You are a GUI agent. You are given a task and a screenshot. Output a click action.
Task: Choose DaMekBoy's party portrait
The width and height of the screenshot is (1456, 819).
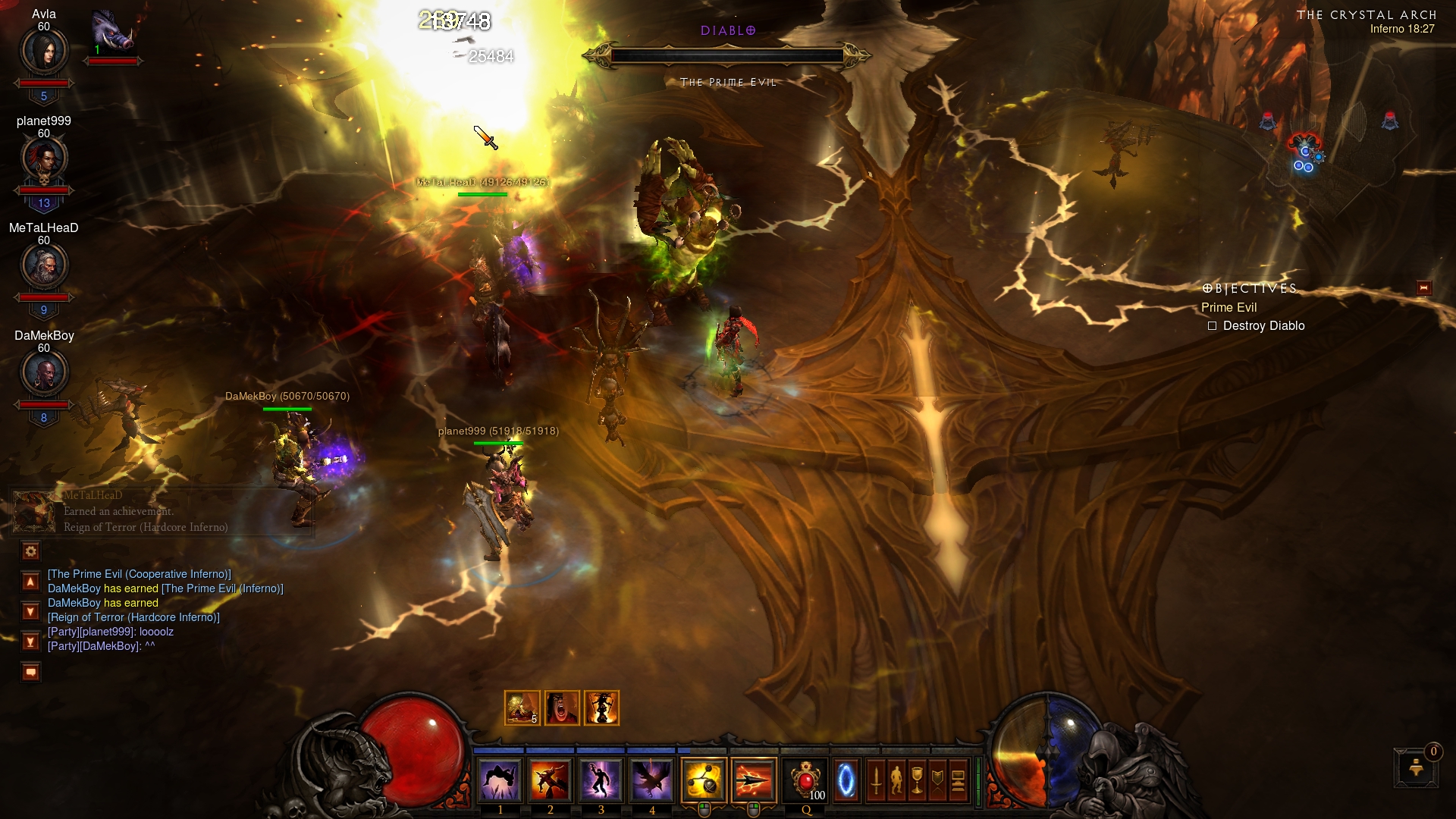point(44,372)
